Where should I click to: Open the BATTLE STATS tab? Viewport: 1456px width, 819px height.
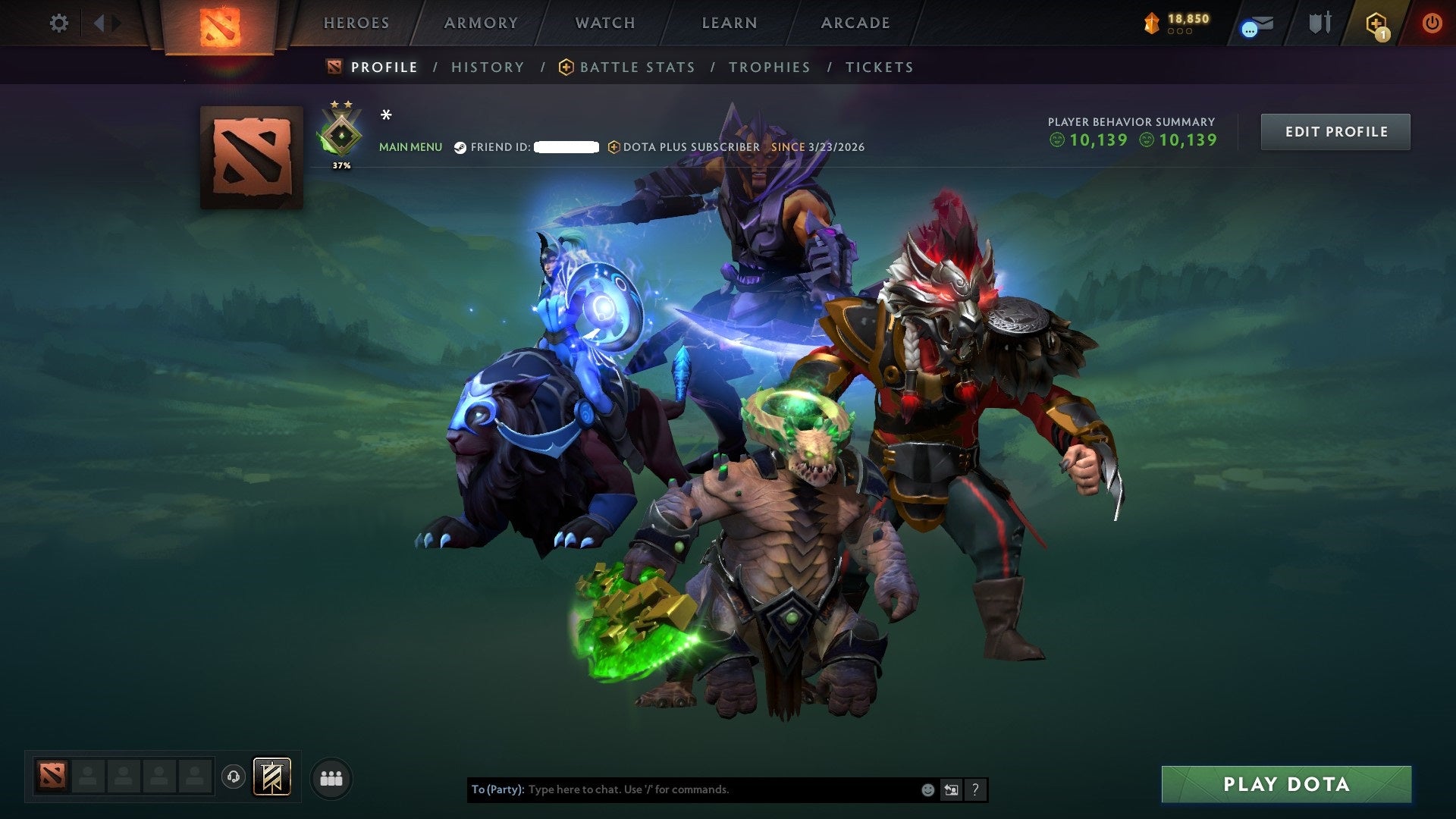pyautogui.click(x=635, y=67)
